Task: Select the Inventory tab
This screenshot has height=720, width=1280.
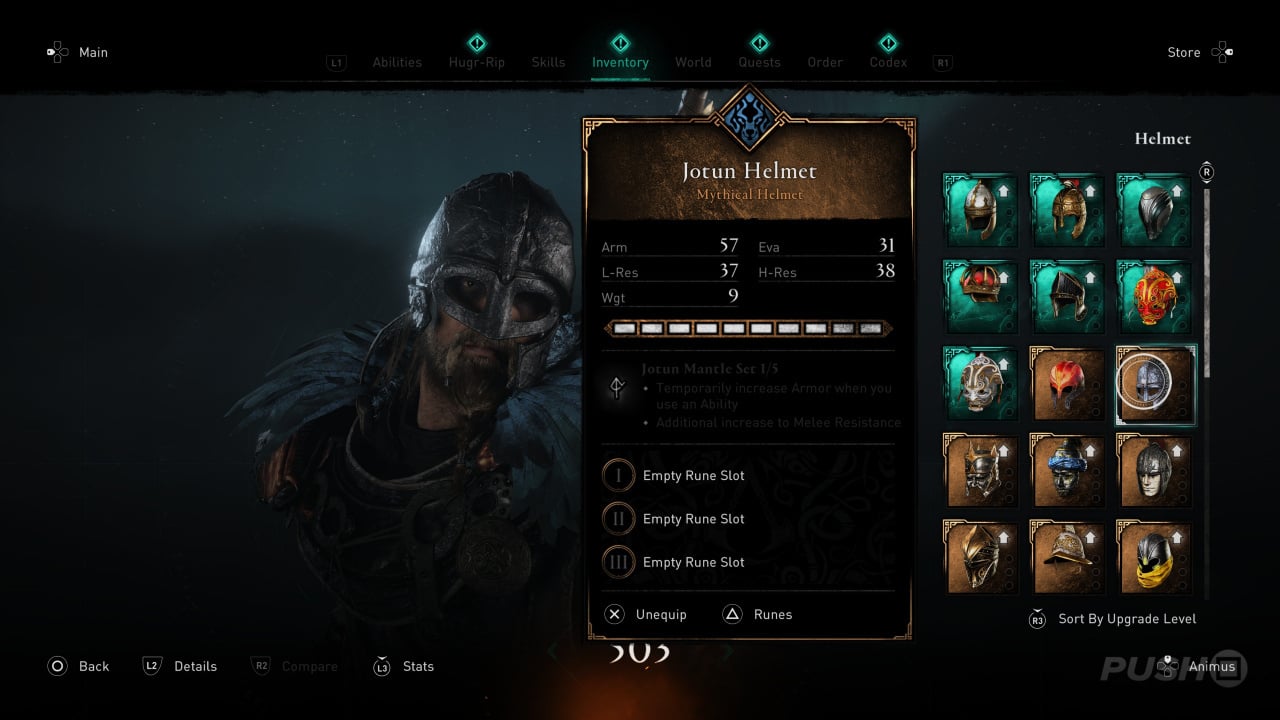Action: [620, 62]
